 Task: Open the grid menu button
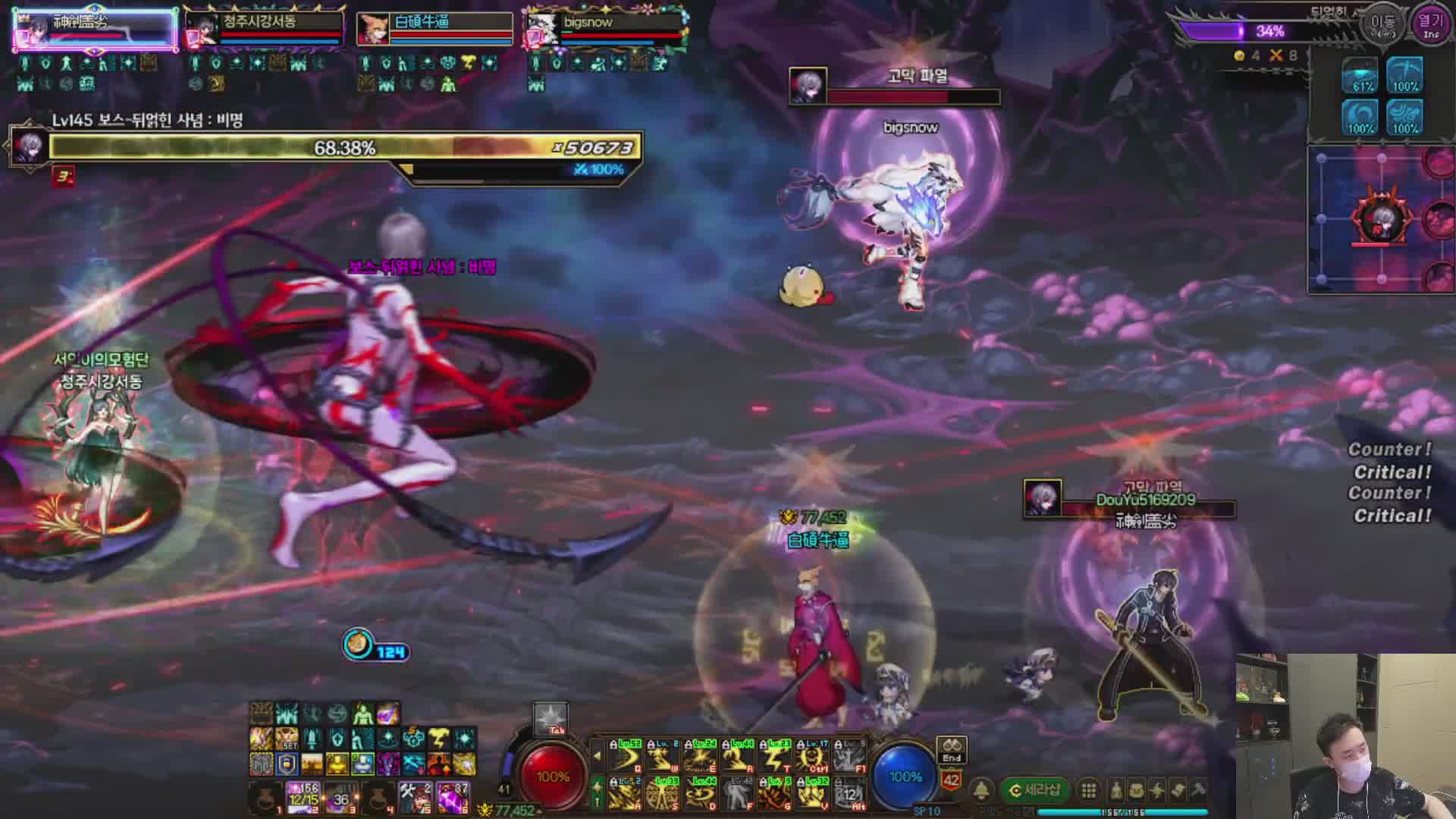coord(1089,790)
